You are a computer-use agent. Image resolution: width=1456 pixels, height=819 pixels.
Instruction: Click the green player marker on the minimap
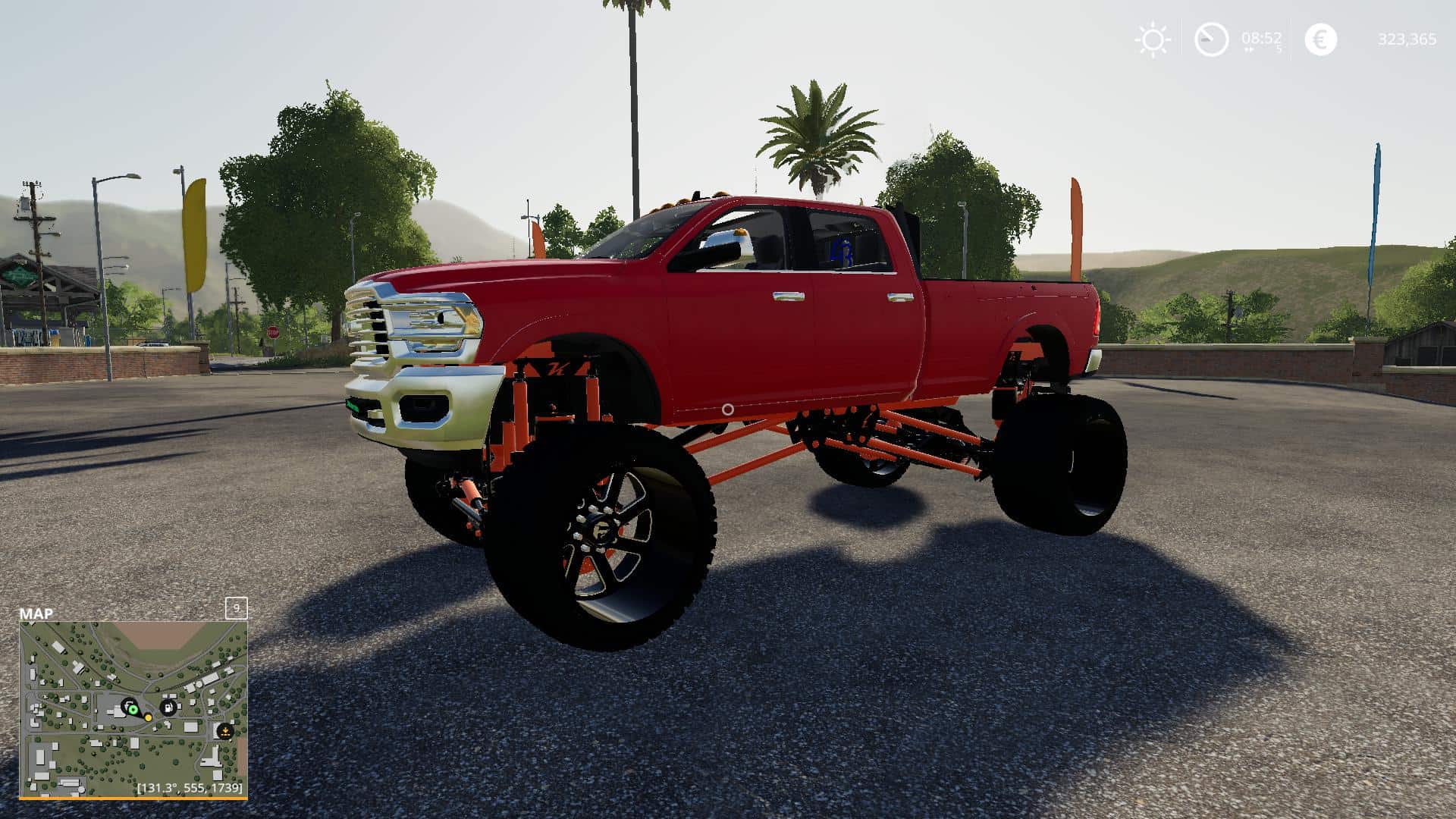pyautogui.click(x=133, y=710)
